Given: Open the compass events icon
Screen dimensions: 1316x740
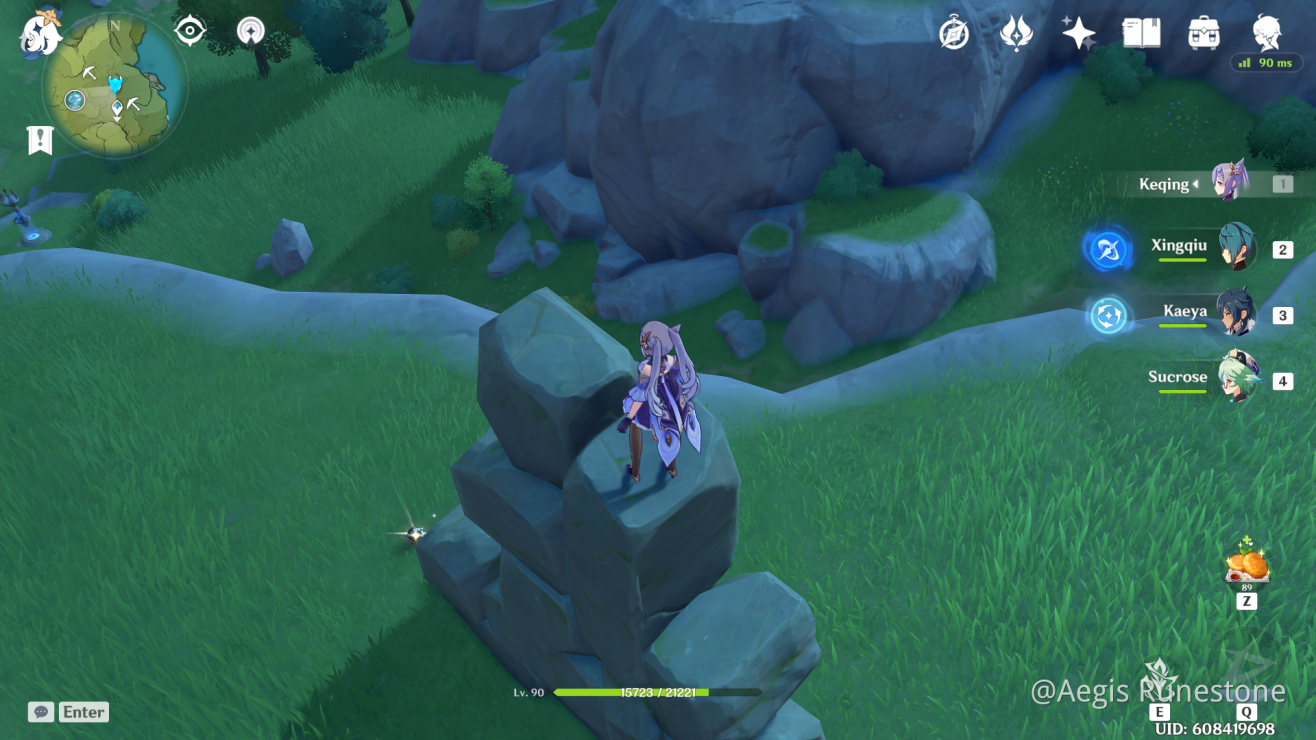Looking at the screenshot, I should (x=954, y=34).
